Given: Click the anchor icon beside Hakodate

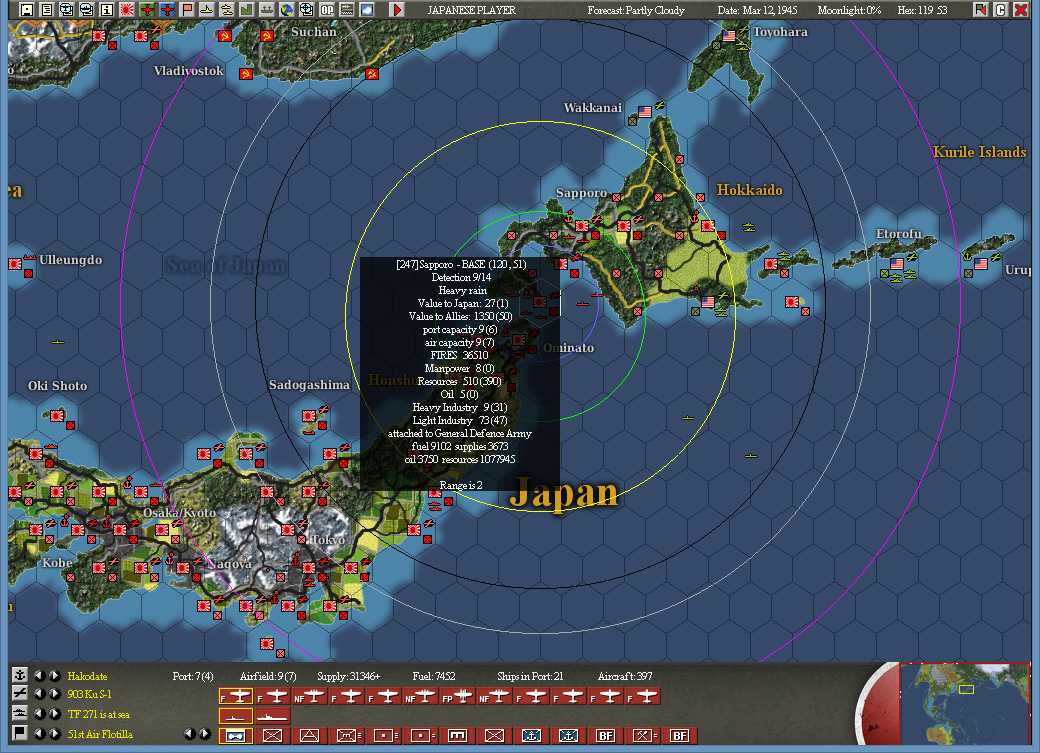Looking at the screenshot, I should point(19,675).
